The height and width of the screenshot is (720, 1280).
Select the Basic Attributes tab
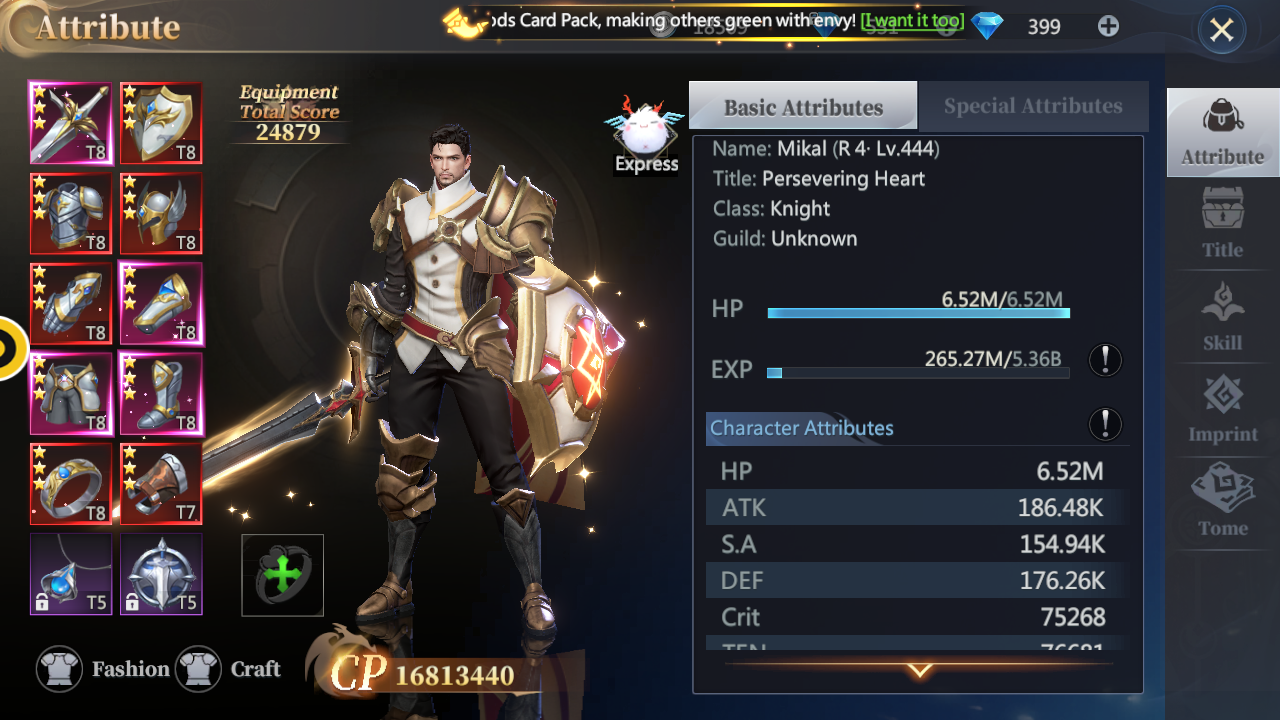click(x=803, y=107)
